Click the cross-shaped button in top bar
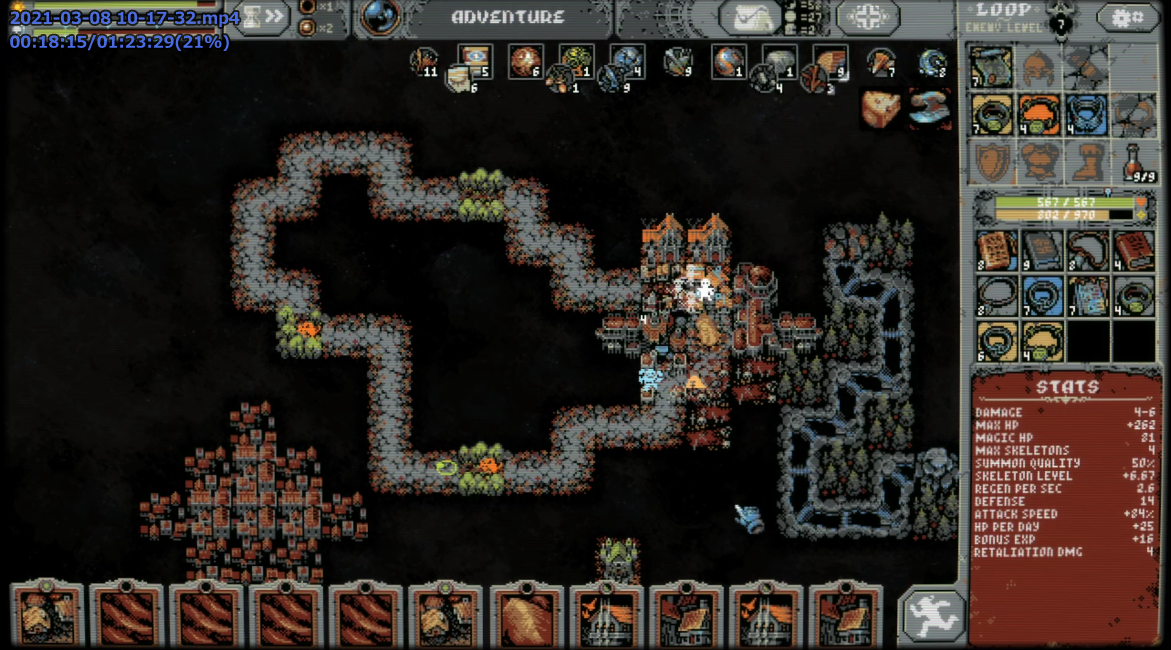Screen dimensions: 1171x650 click(x=866, y=17)
